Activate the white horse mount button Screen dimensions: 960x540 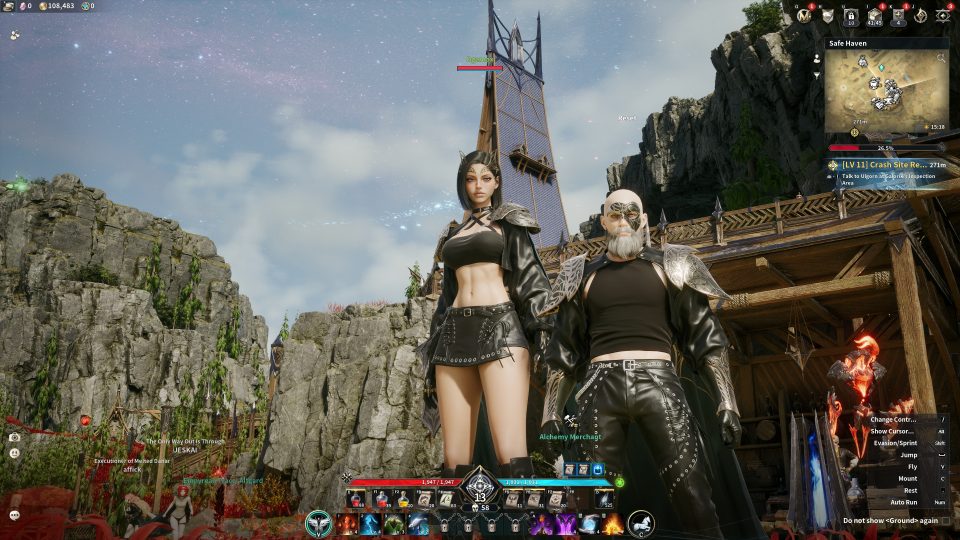point(639,523)
